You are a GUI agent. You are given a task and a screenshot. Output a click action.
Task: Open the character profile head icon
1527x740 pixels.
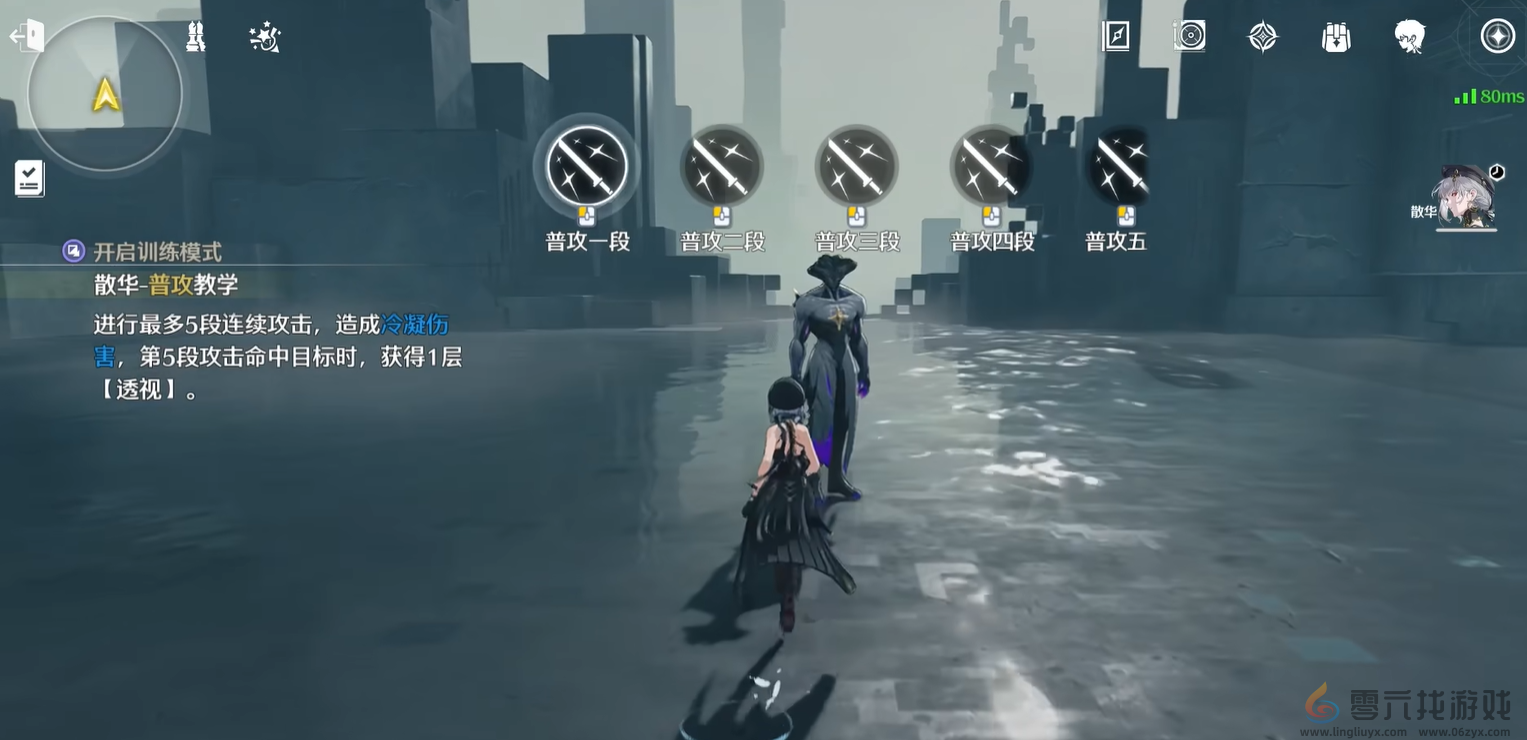coord(1410,35)
